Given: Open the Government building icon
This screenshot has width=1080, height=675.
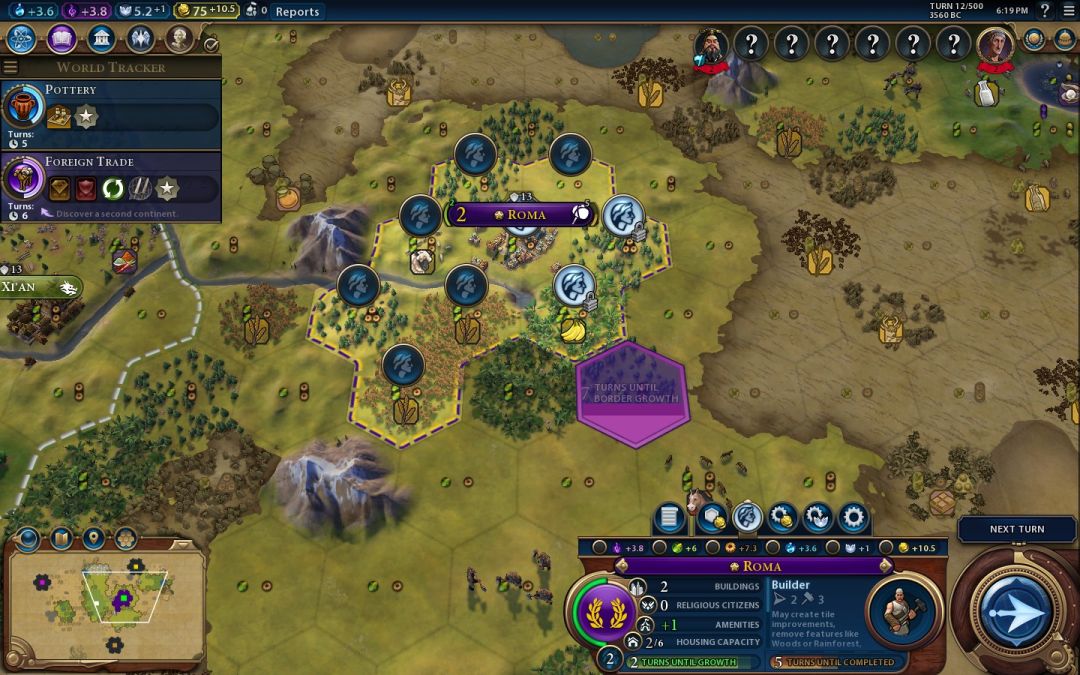Looking at the screenshot, I should click(100, 39).
